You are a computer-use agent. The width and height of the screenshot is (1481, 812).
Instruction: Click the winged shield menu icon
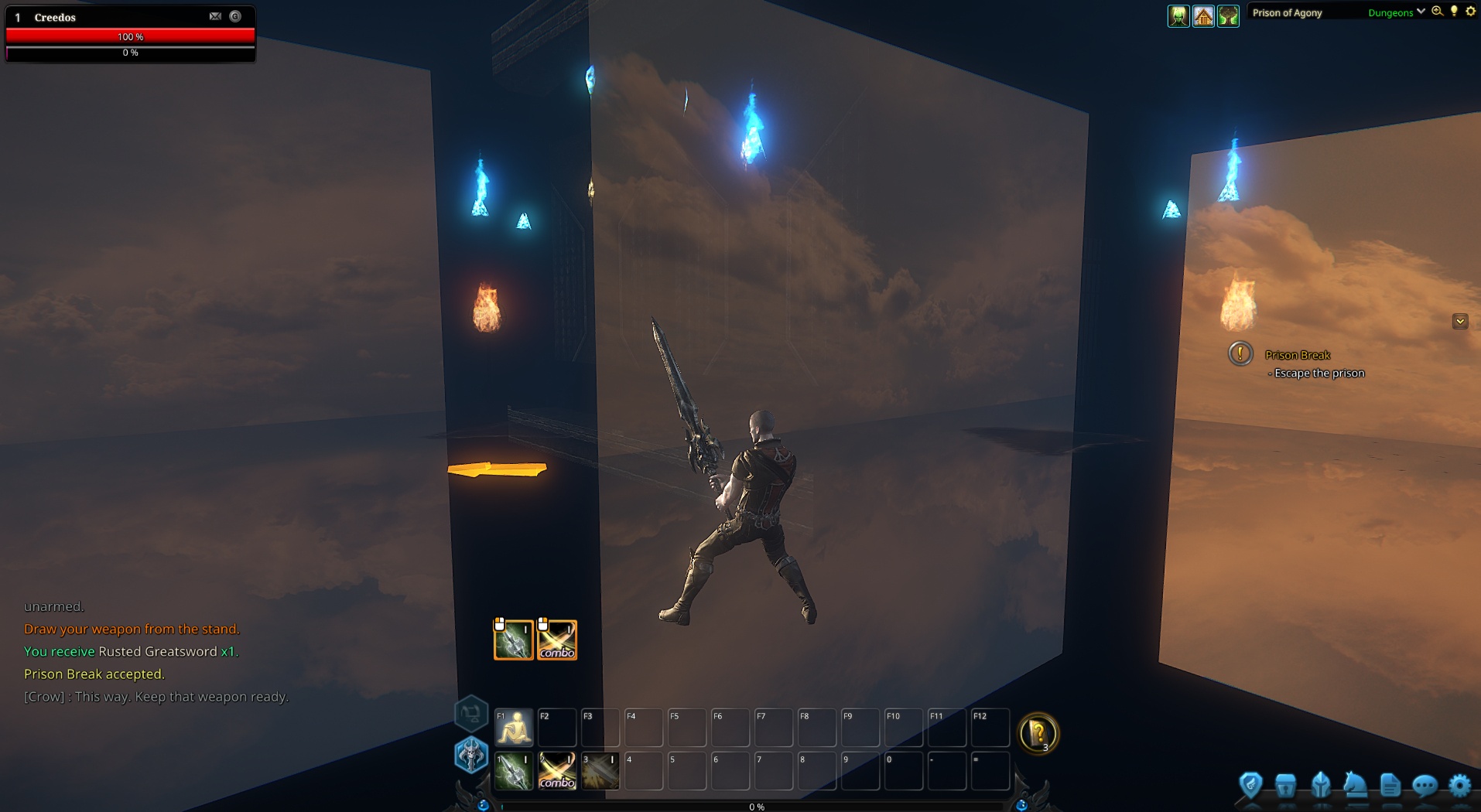(1250, 786)
